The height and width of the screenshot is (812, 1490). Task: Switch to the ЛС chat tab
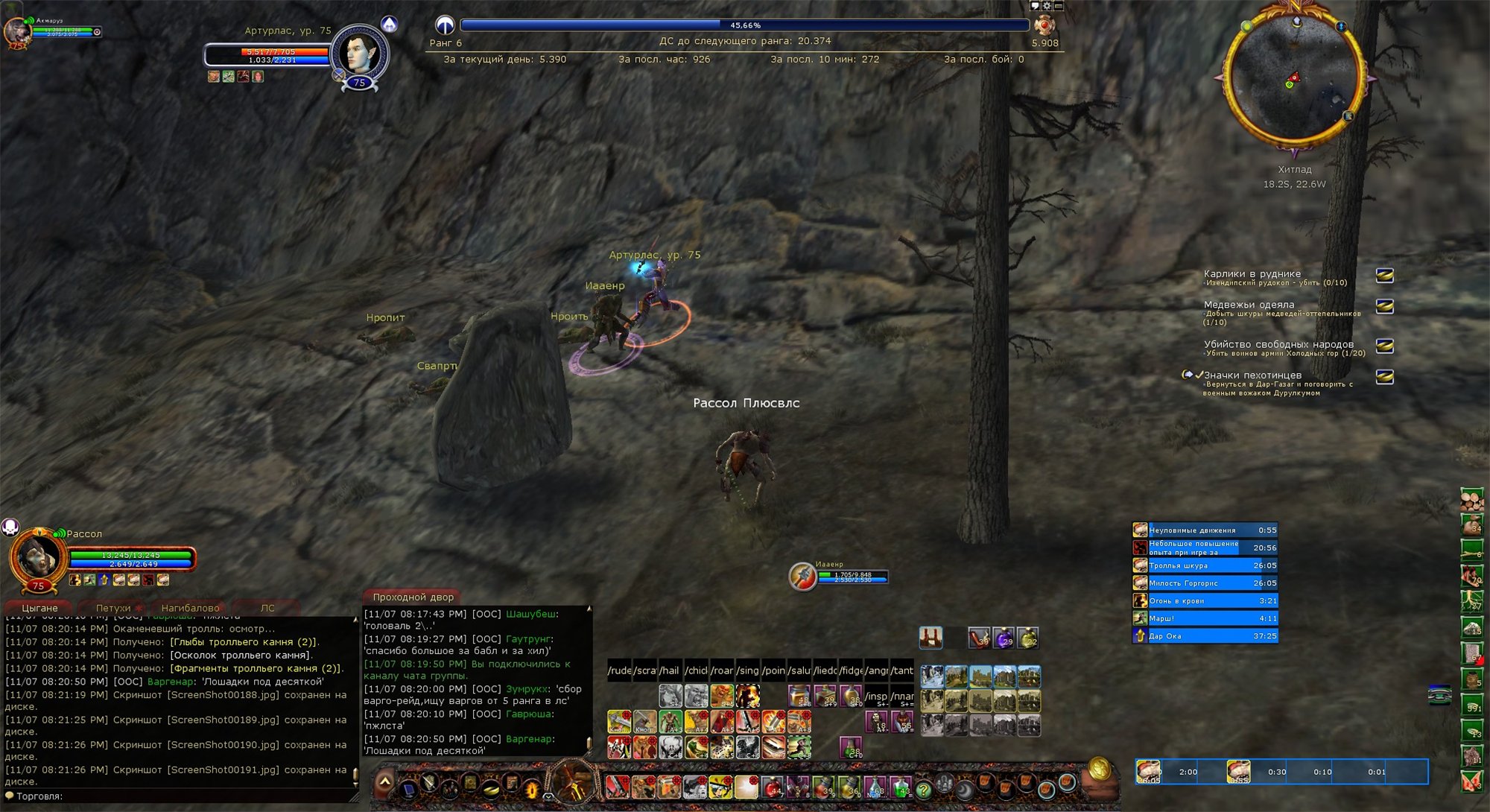(x=267, y=608)
